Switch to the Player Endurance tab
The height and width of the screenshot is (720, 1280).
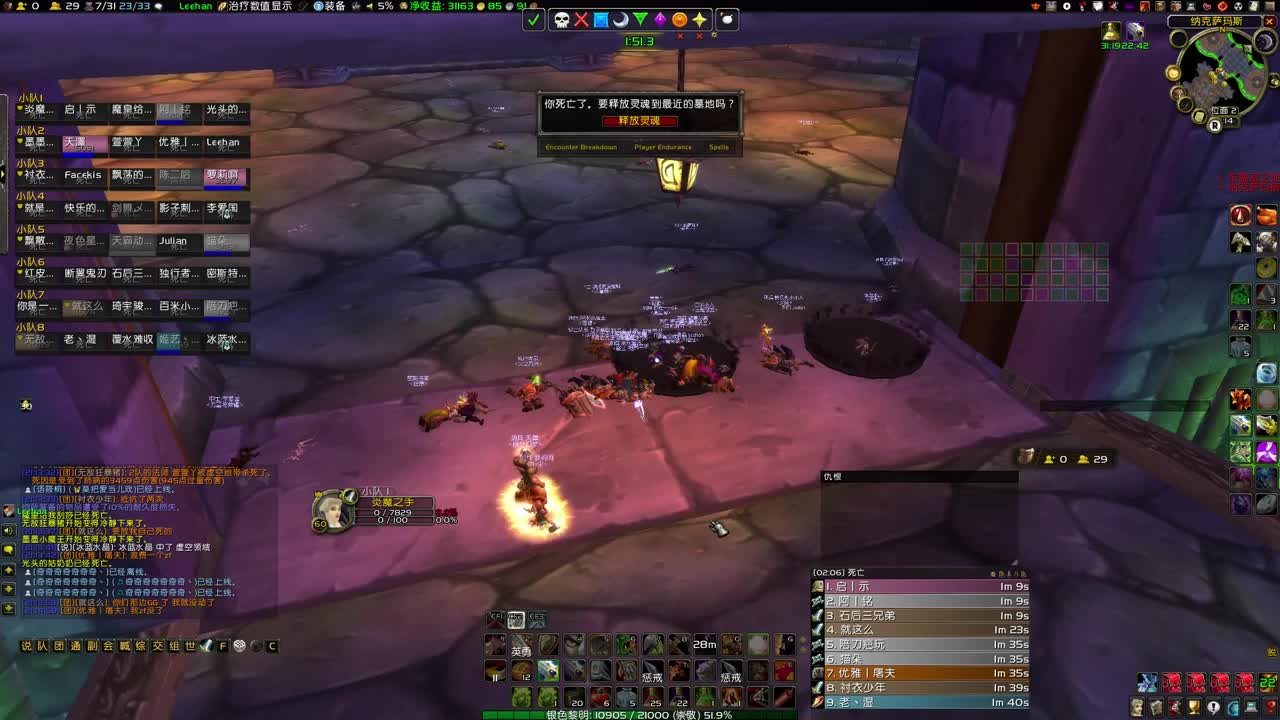664,147
